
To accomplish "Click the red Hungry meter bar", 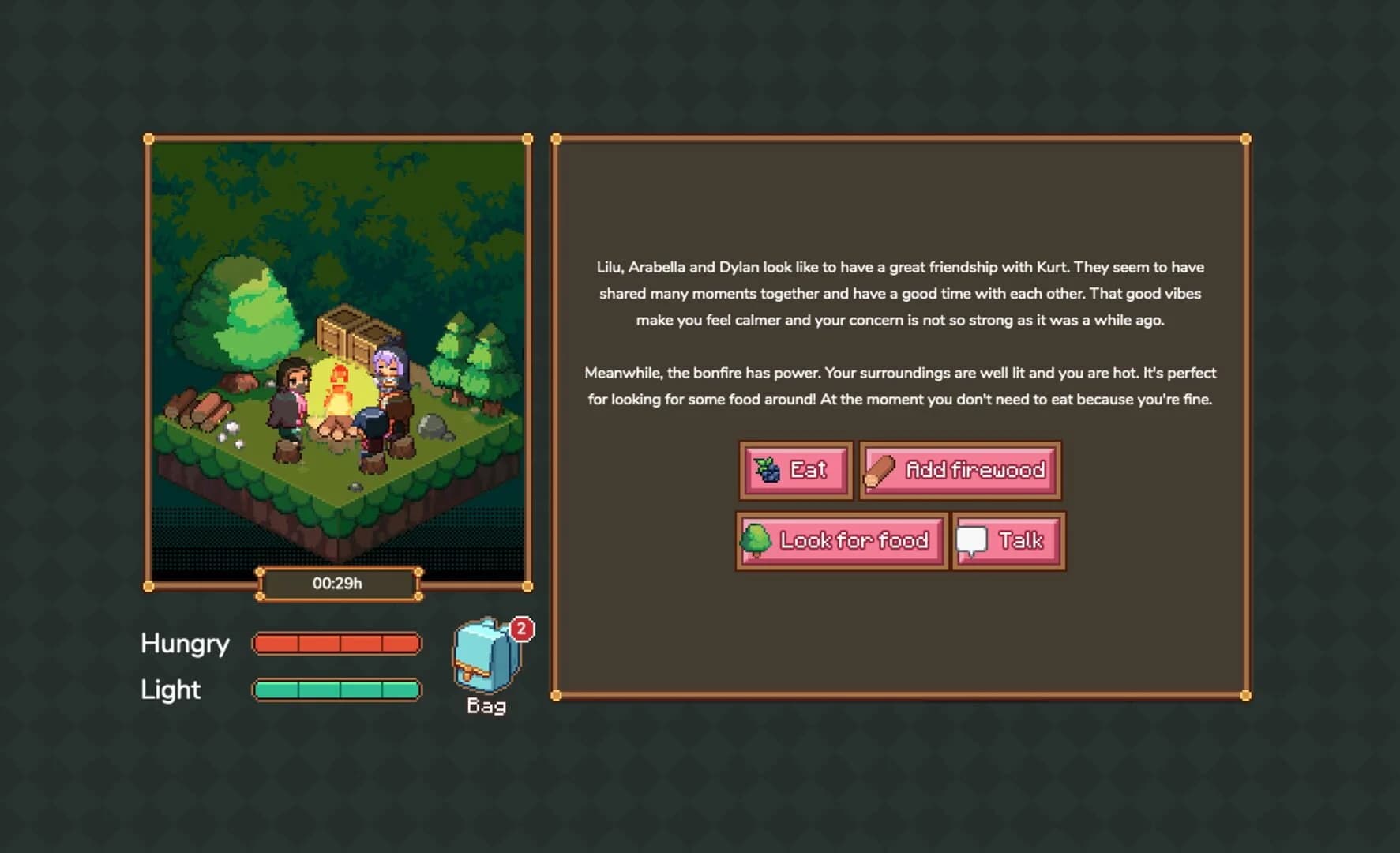I will click(x=335, y=644).
